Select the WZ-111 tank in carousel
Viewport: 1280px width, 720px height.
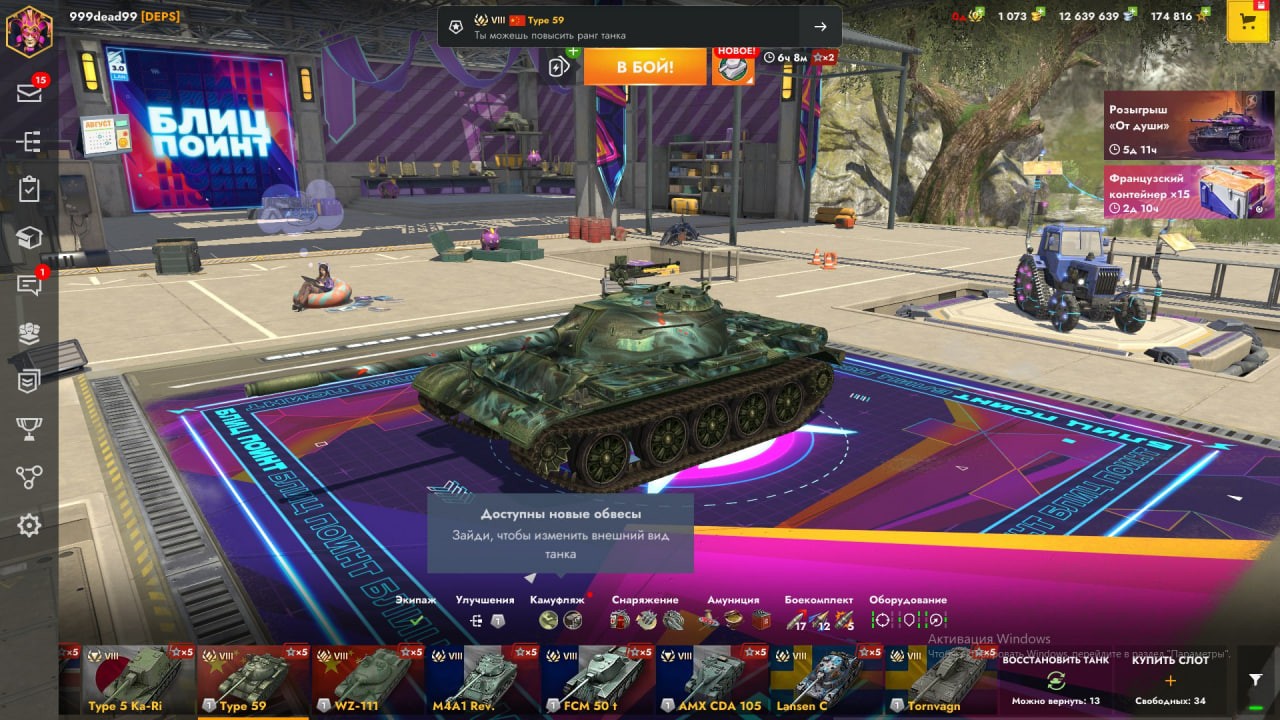(x=368, y=678)
